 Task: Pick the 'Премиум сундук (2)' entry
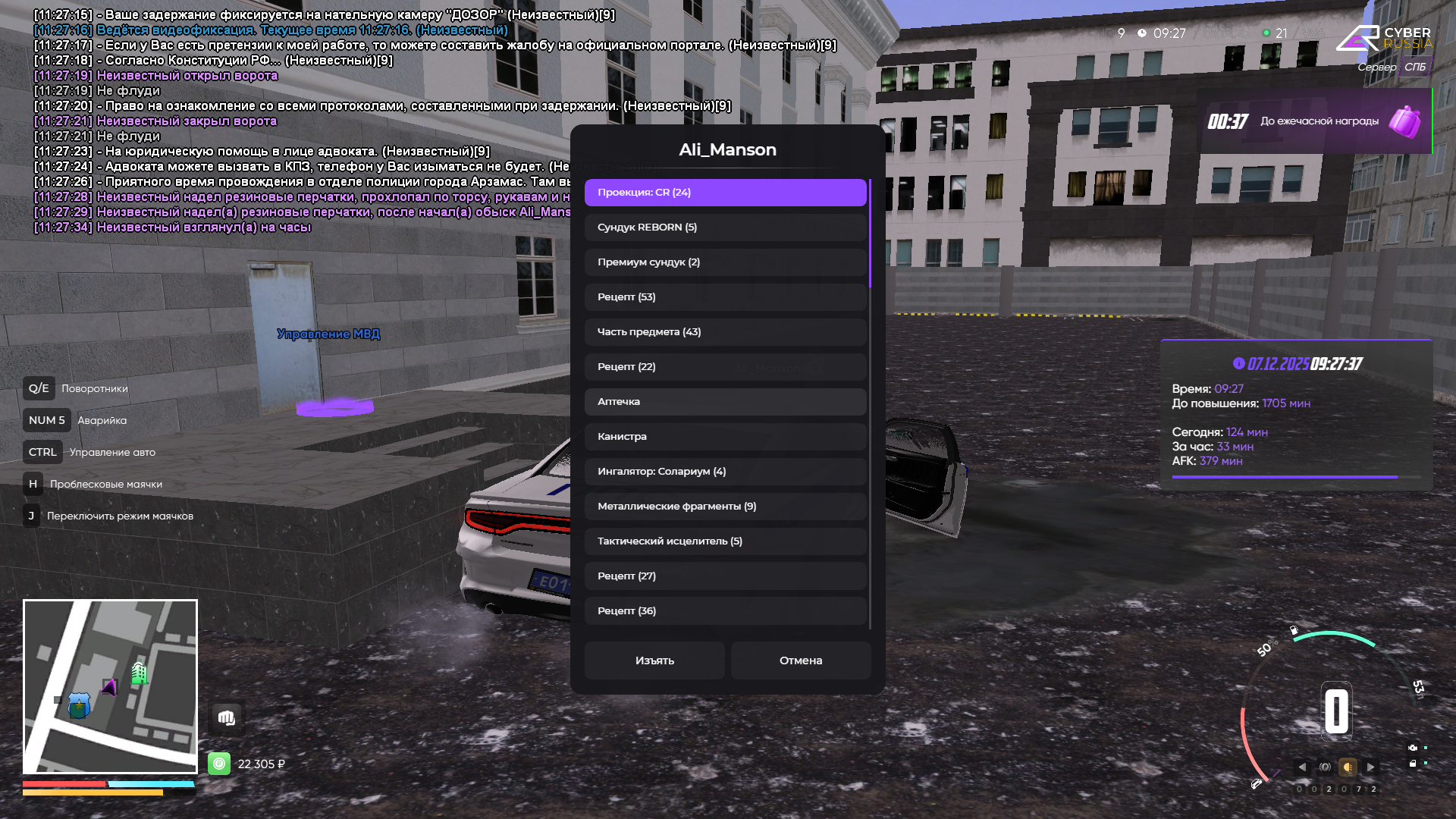(x=725, y=262)
